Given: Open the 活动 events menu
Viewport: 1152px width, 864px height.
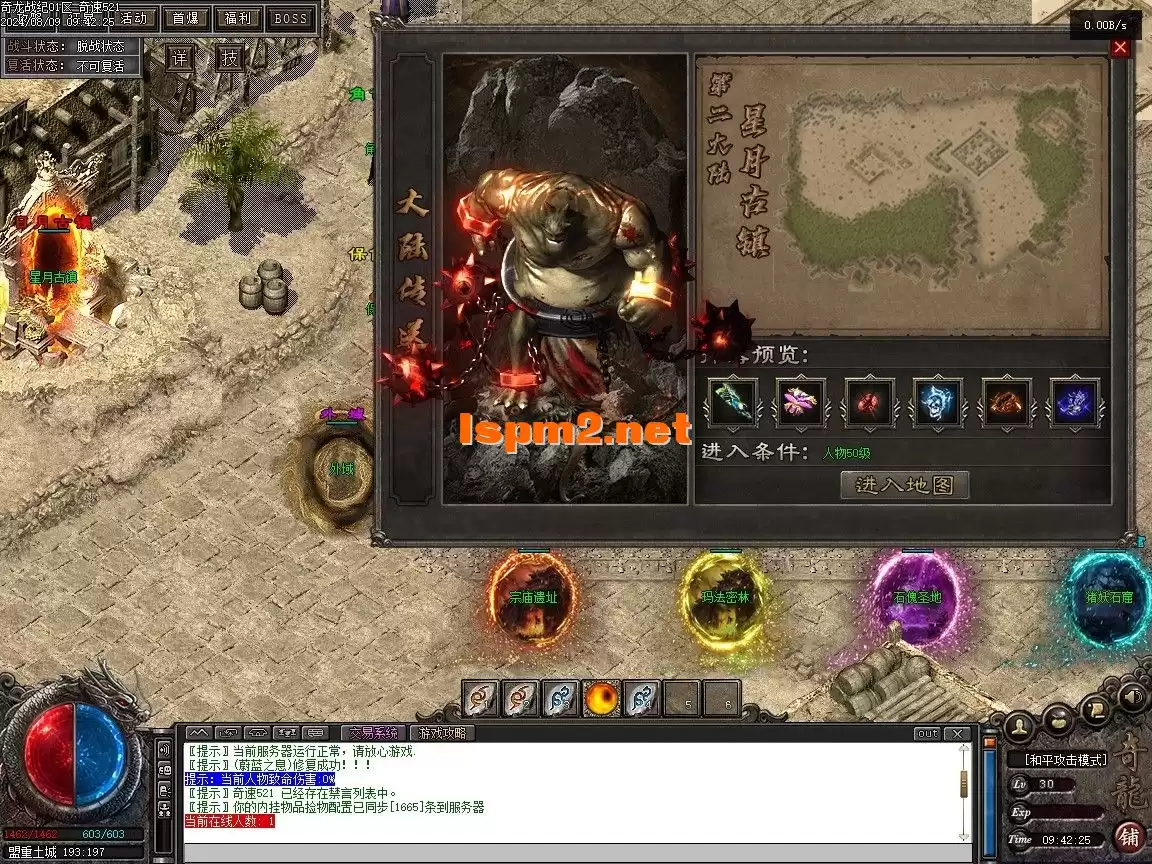Looking at the screenshot, I should pyautogui.click(x=133, y=18).
